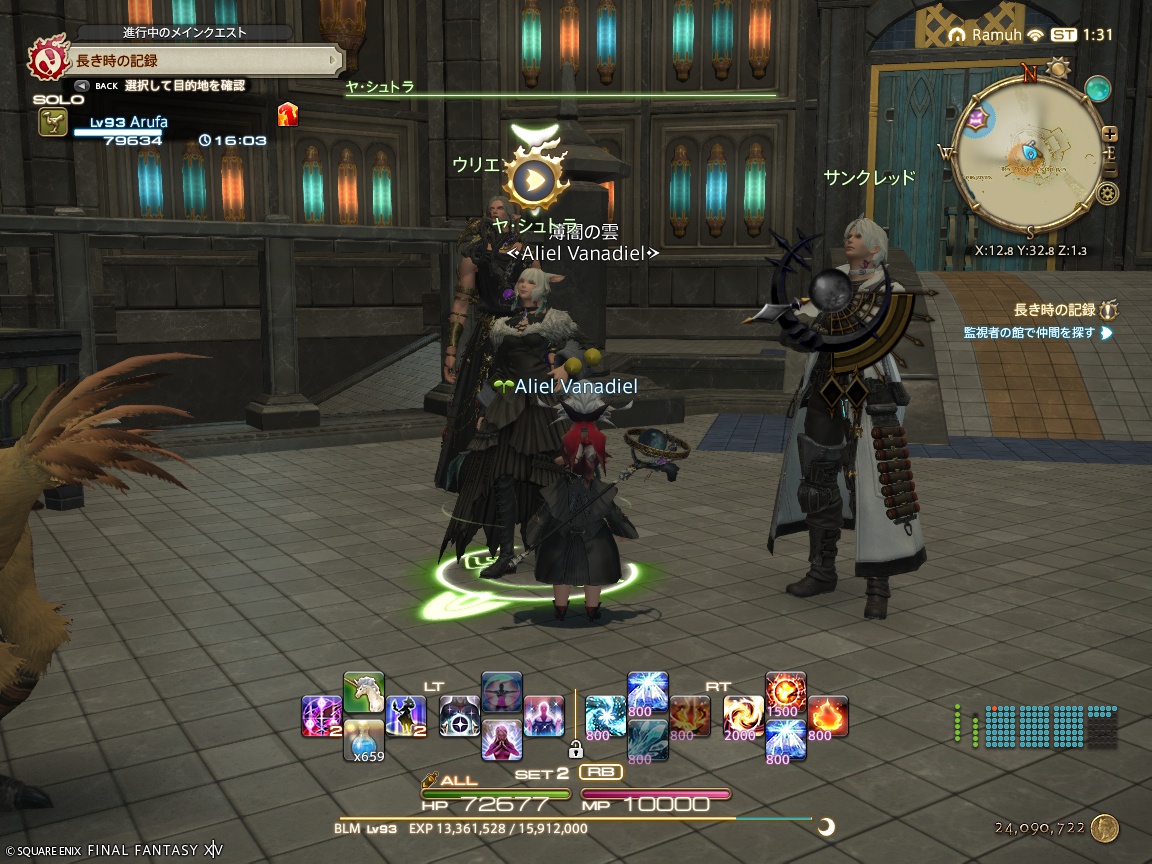The height and width of the screenshot is (864, 1152).
Task: Click the quest marker icon above Y'shtola
Action: pyautogui.click(x=536, y=178)
